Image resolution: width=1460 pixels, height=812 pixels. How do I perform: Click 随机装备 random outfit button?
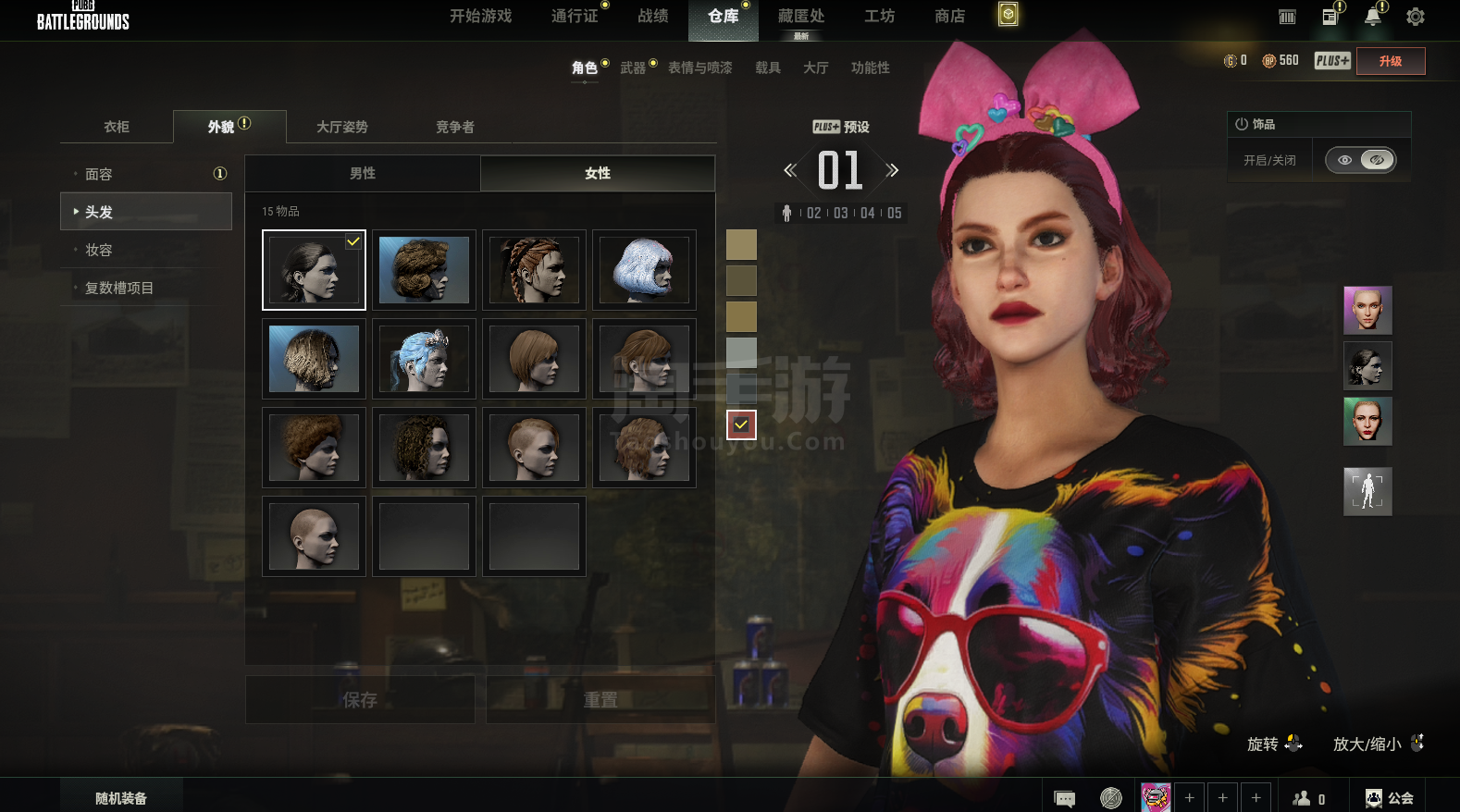tap(121, 797)
